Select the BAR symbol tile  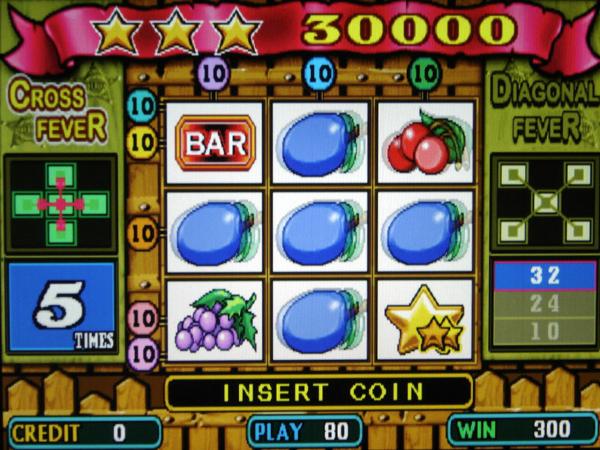point(216,143)
